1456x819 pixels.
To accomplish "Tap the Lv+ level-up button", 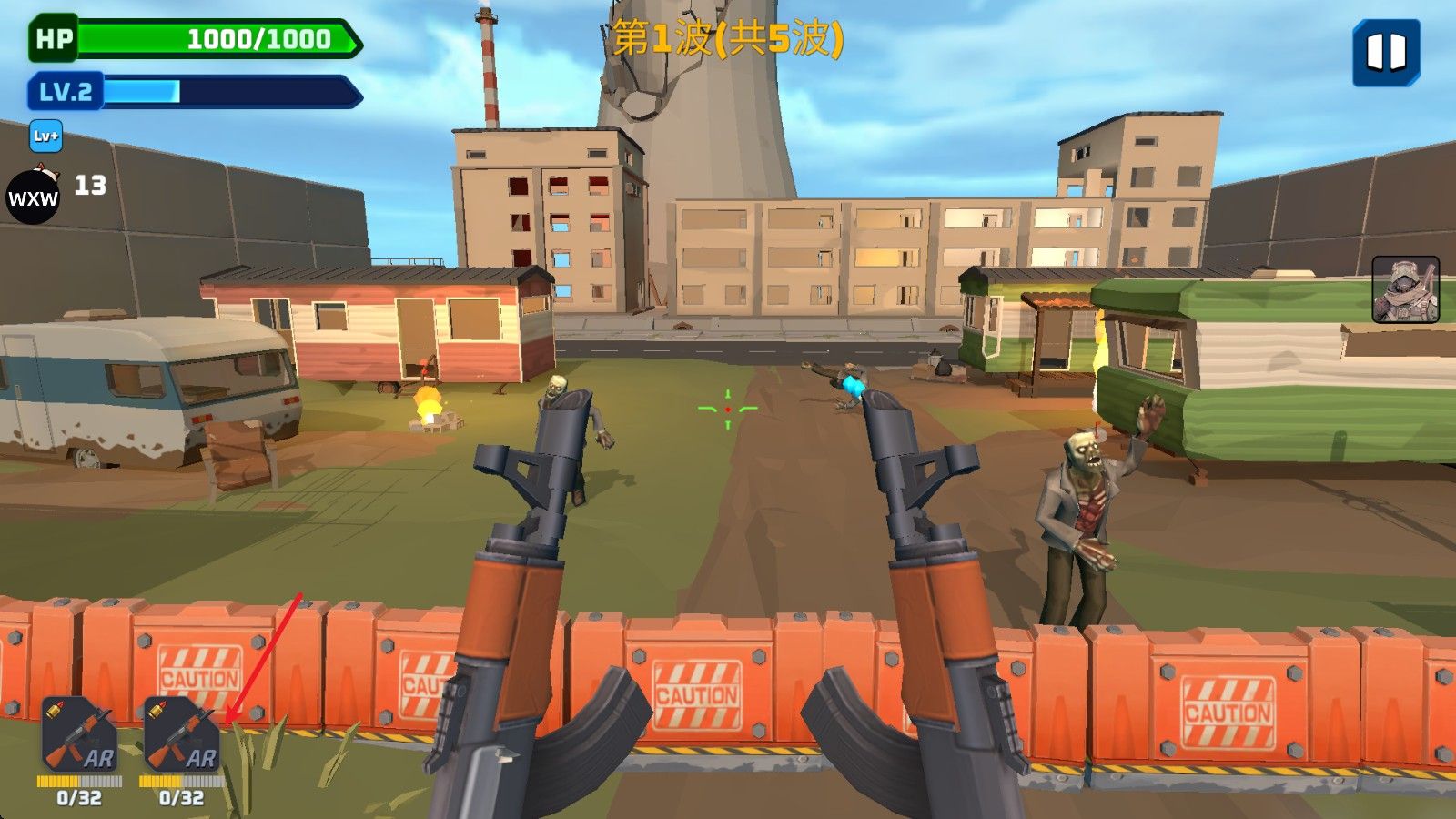I will pos(45,136).
